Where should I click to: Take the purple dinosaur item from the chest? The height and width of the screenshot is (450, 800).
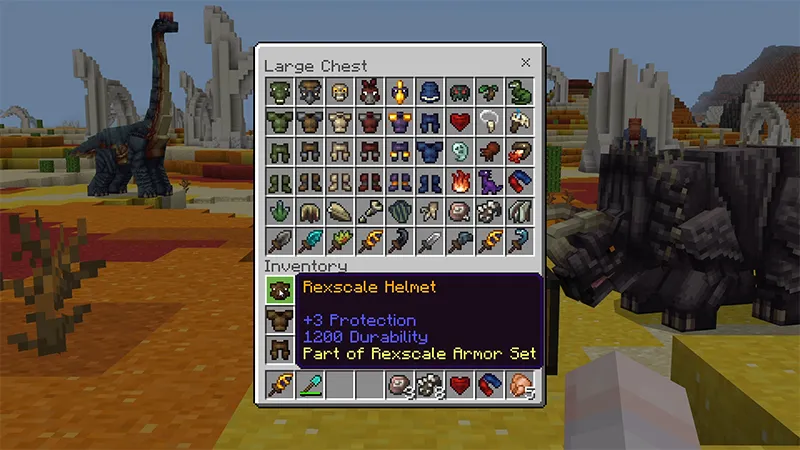[x=490, y=182]
